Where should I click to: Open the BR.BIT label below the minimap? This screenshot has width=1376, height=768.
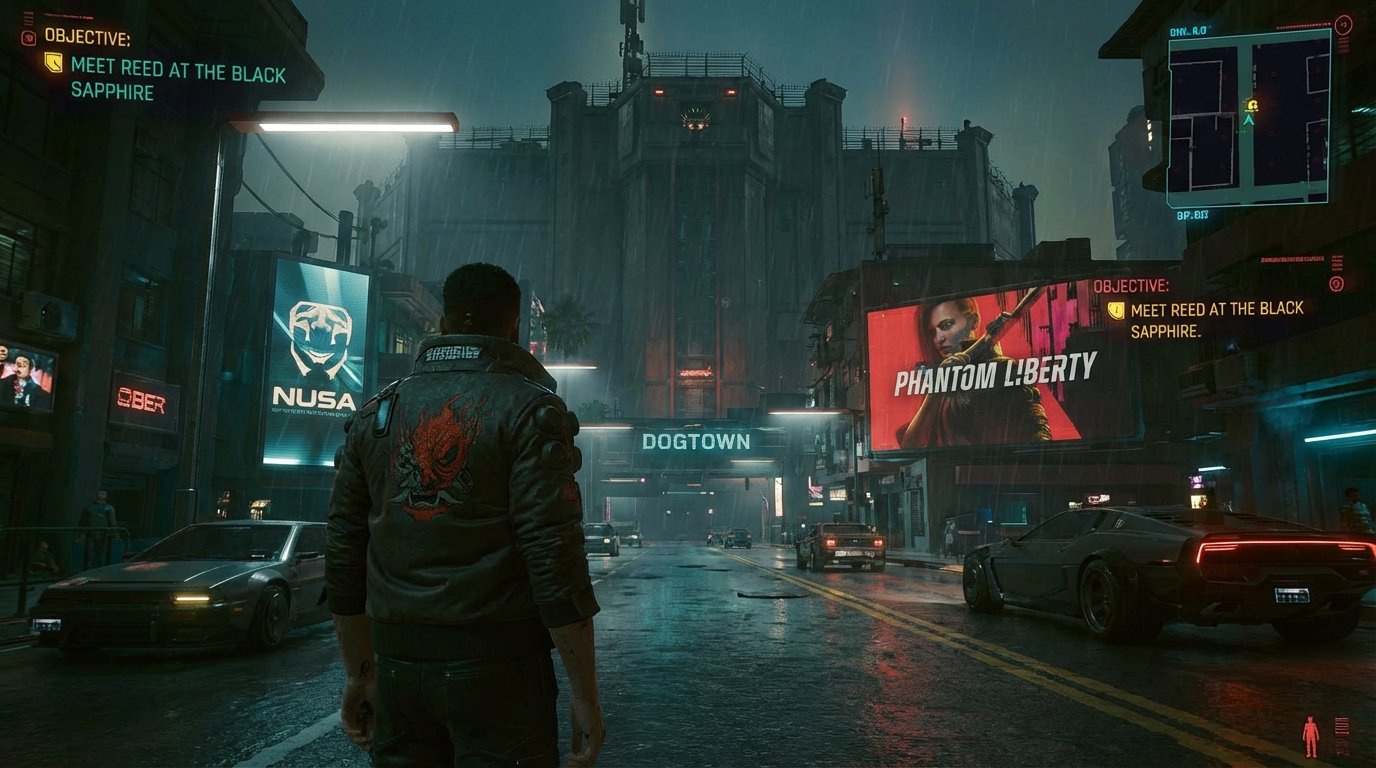1193,213
